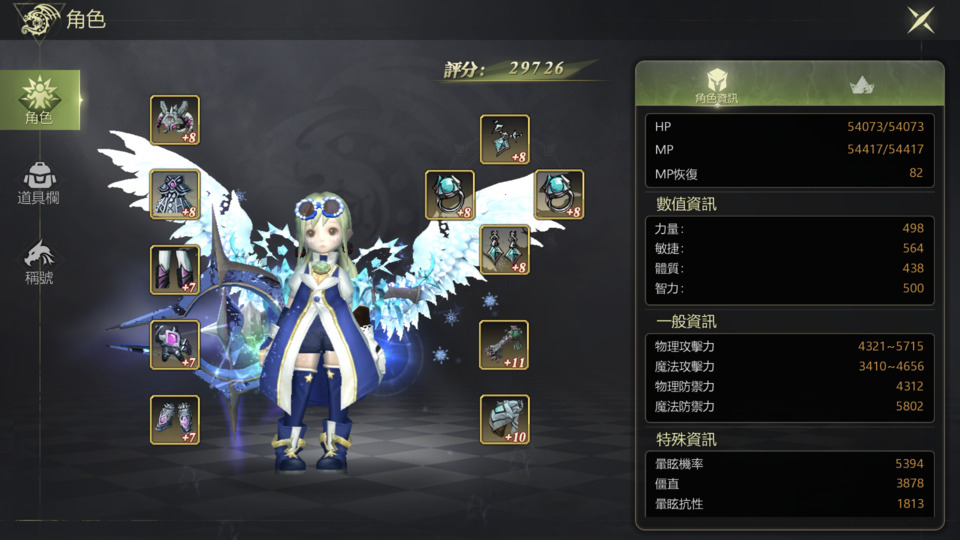Image resolution: width=960 pixels, height=540 pixels.
Task: Switch to the crown icon tab
Action: tap(861, 86)
